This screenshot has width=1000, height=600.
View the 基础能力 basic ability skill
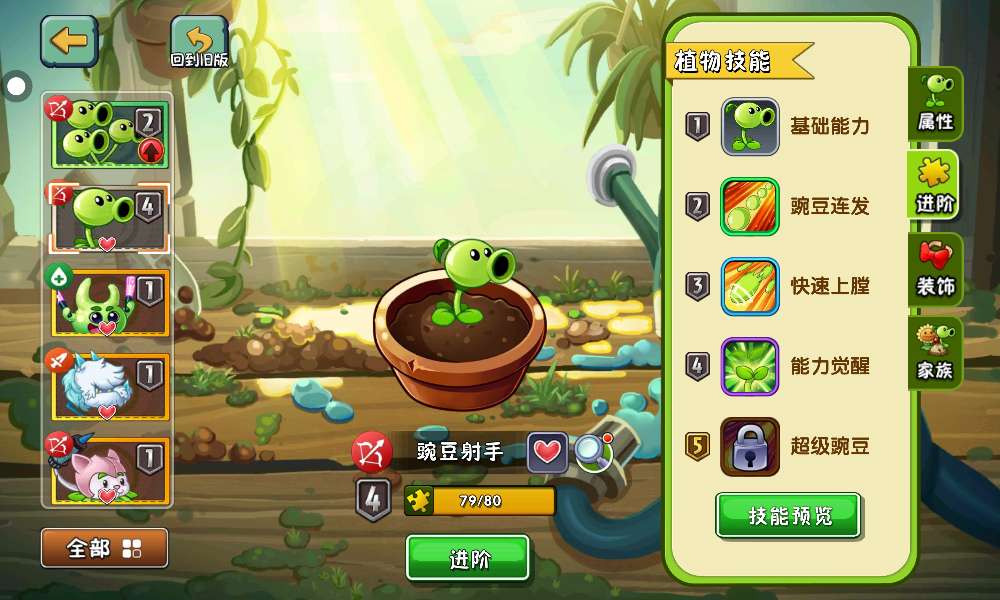(x=750, y=127)
